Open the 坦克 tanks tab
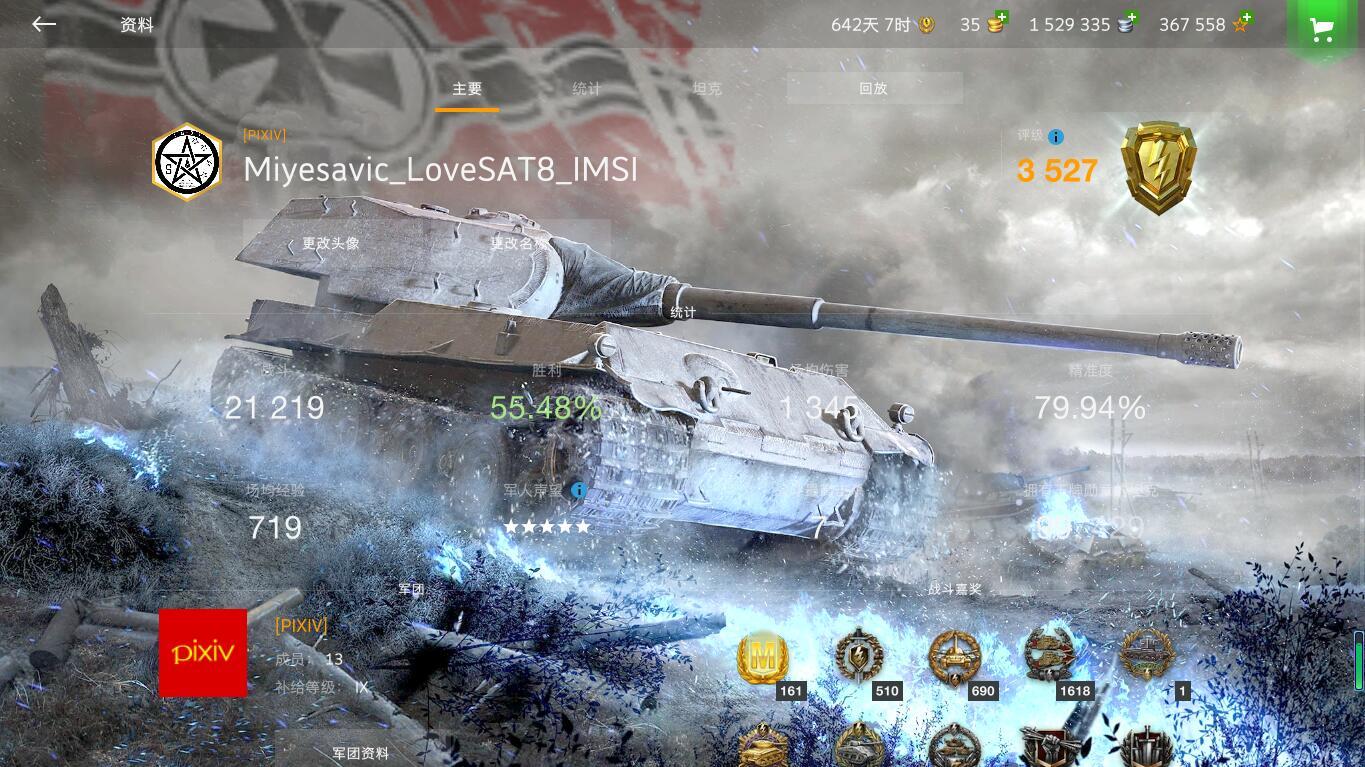 707,88
